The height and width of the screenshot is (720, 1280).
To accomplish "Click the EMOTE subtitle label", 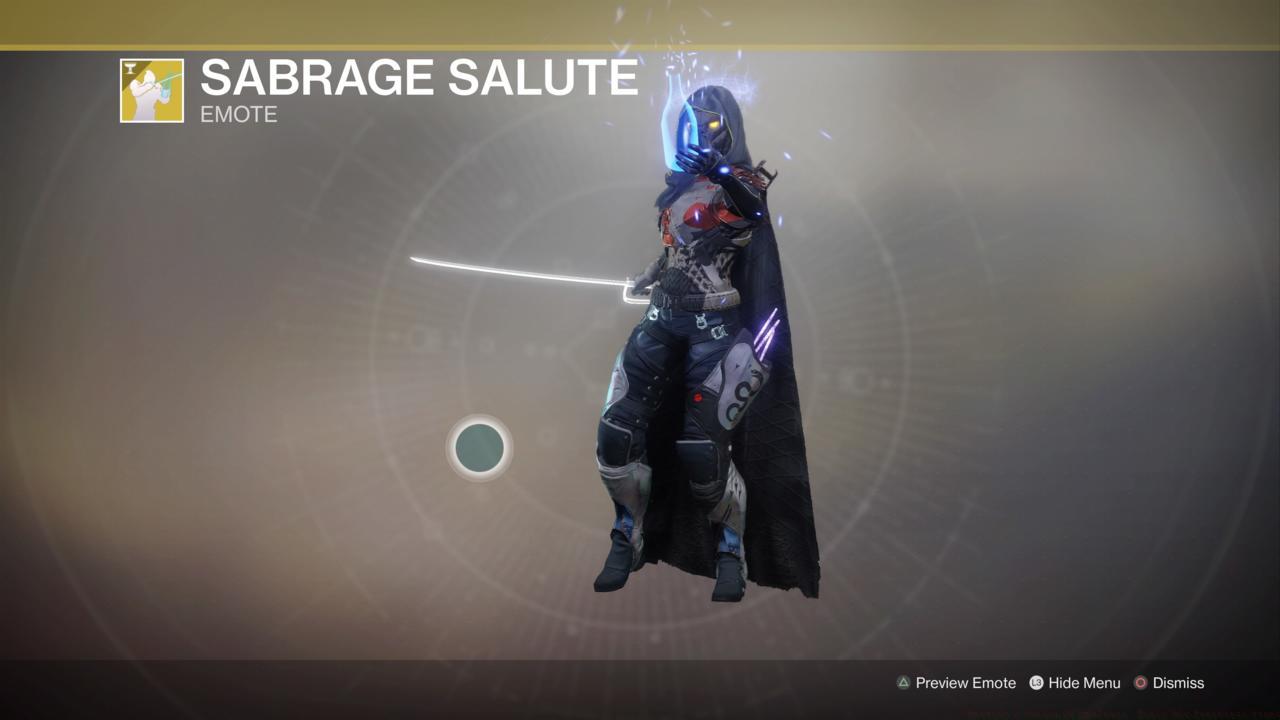I will tap(238, 115).
